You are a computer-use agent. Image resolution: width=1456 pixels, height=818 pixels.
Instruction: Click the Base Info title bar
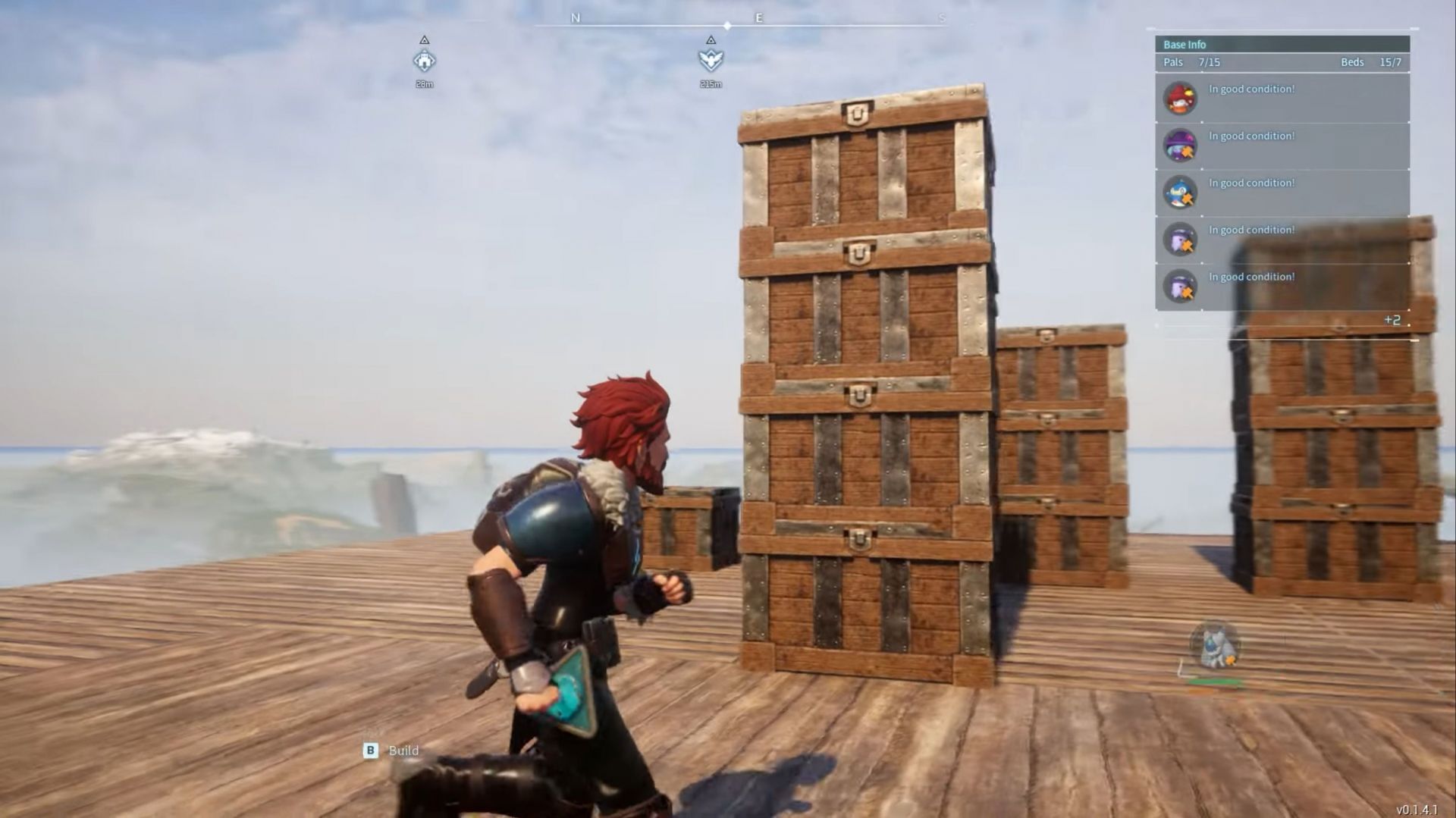click(1184, 44)
